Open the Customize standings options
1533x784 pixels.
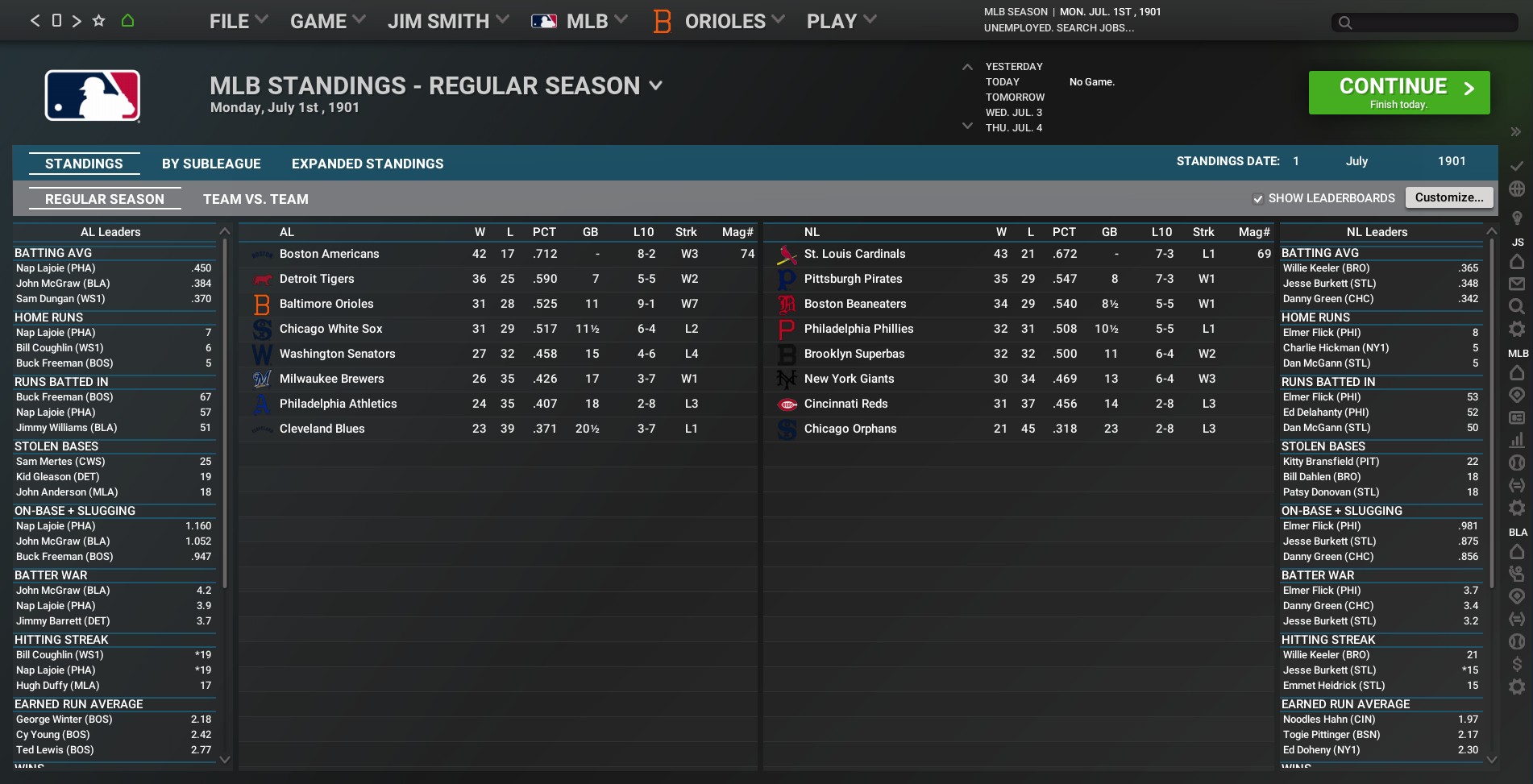coord(1448,197)
